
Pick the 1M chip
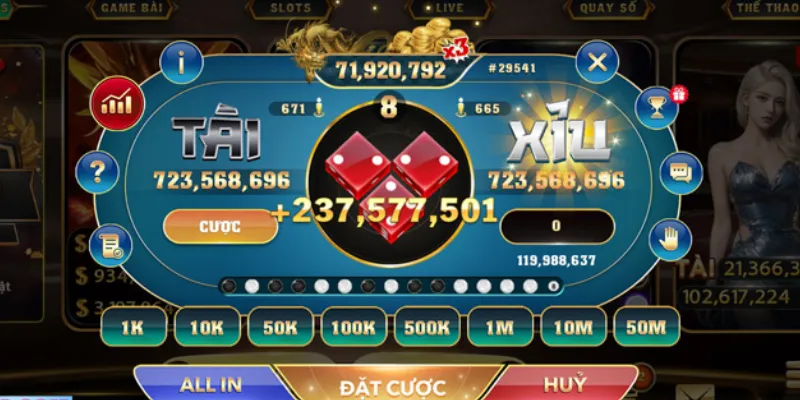pos(501,327)
